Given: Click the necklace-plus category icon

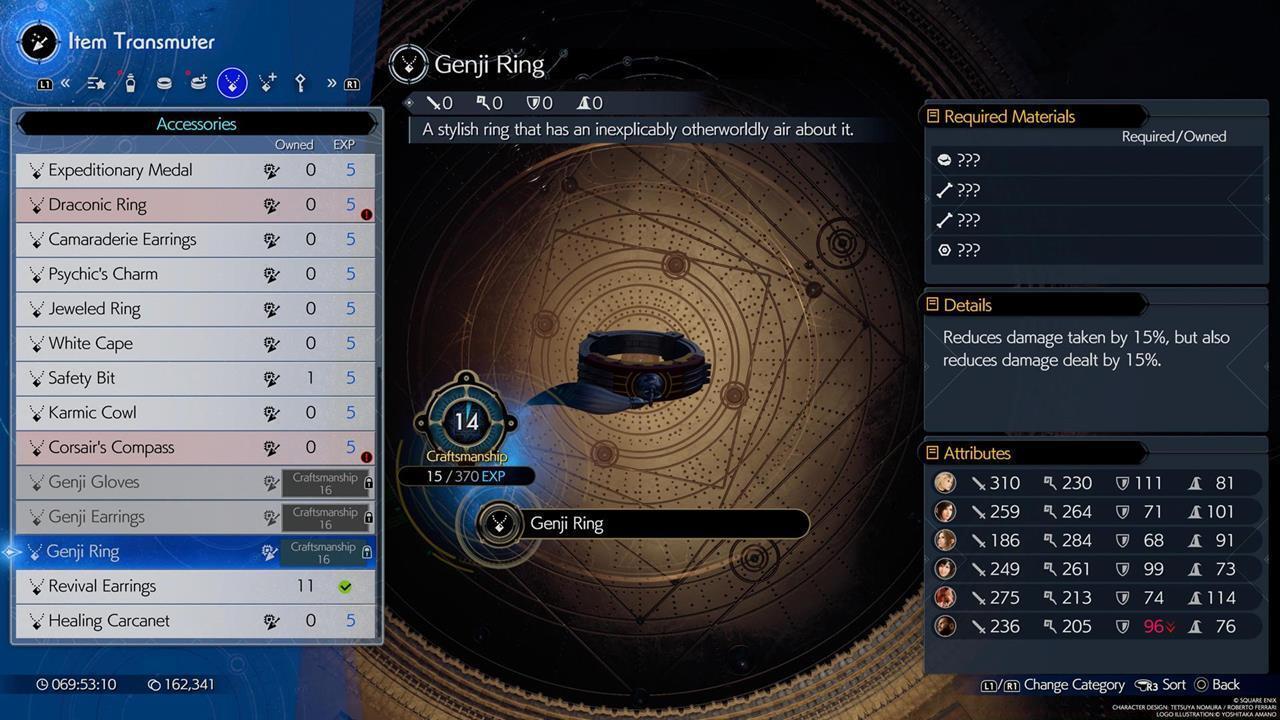Looking at the screenshot, I should point(266,83).
